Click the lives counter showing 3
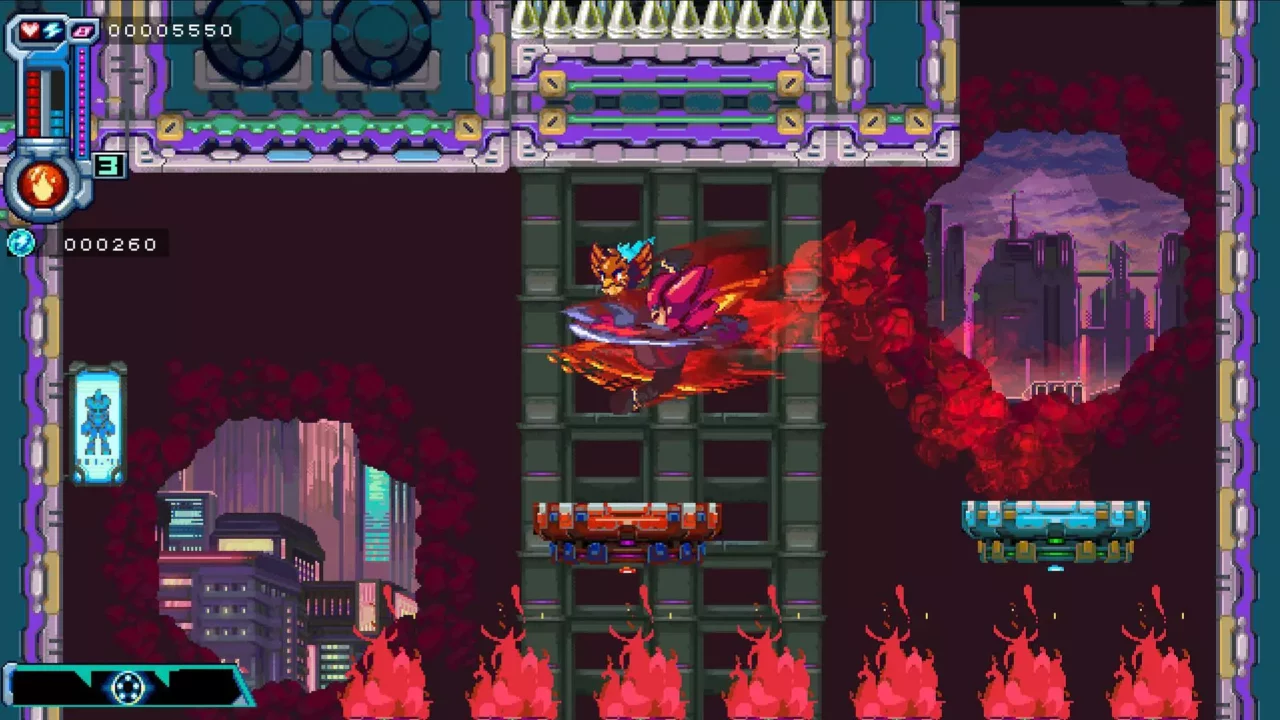 pyautogui.click(x=111, y=164)
